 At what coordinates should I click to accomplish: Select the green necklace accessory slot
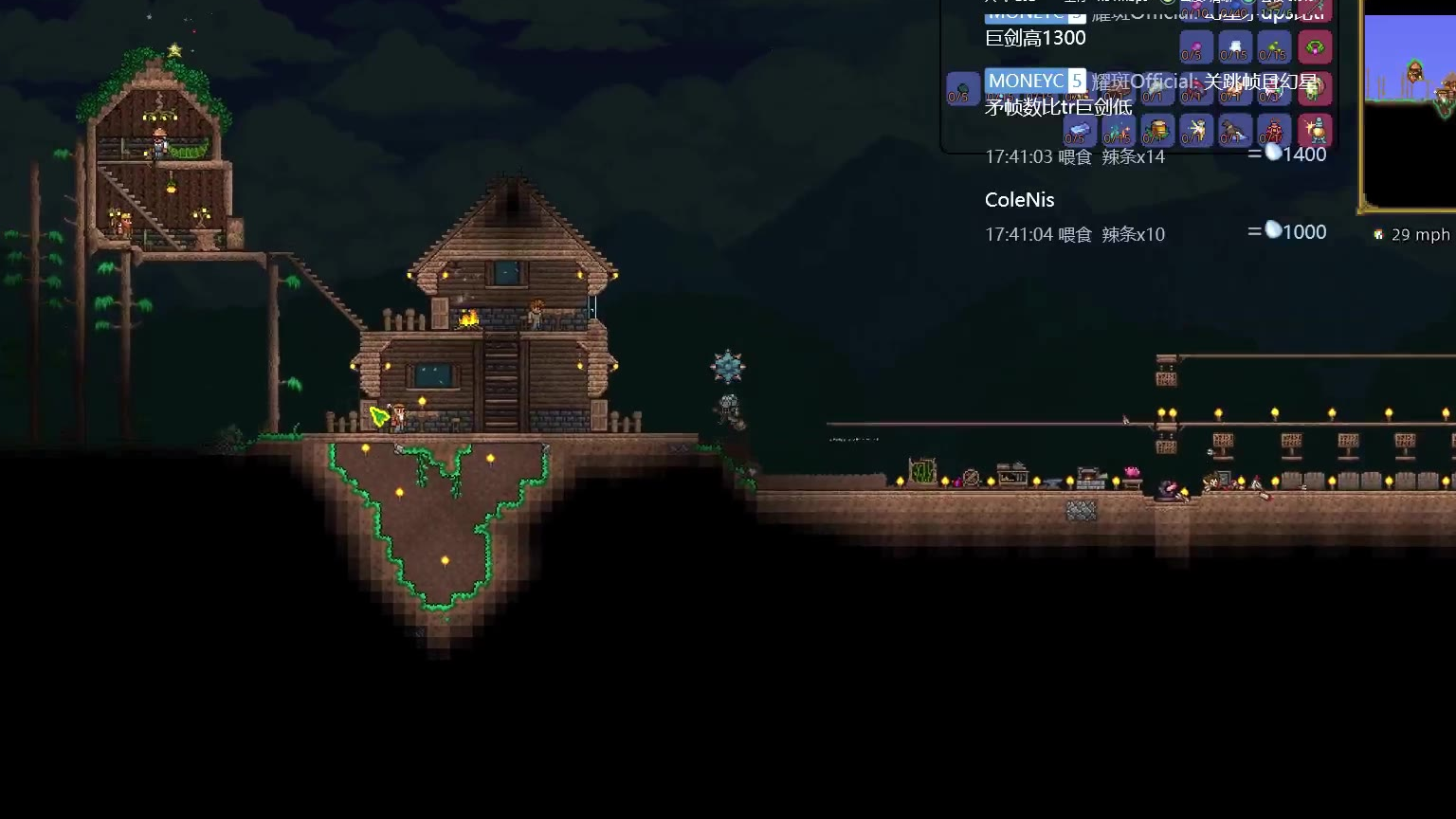tap(1315, 47)
